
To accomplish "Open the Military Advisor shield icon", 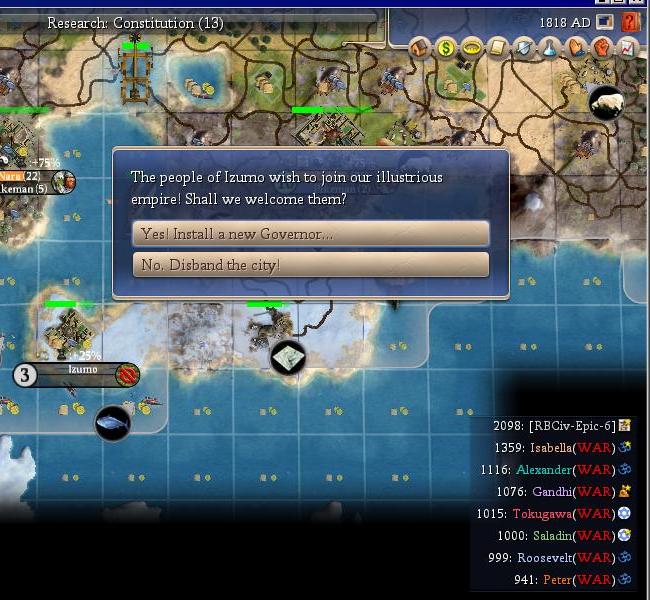I will [524, 47].
